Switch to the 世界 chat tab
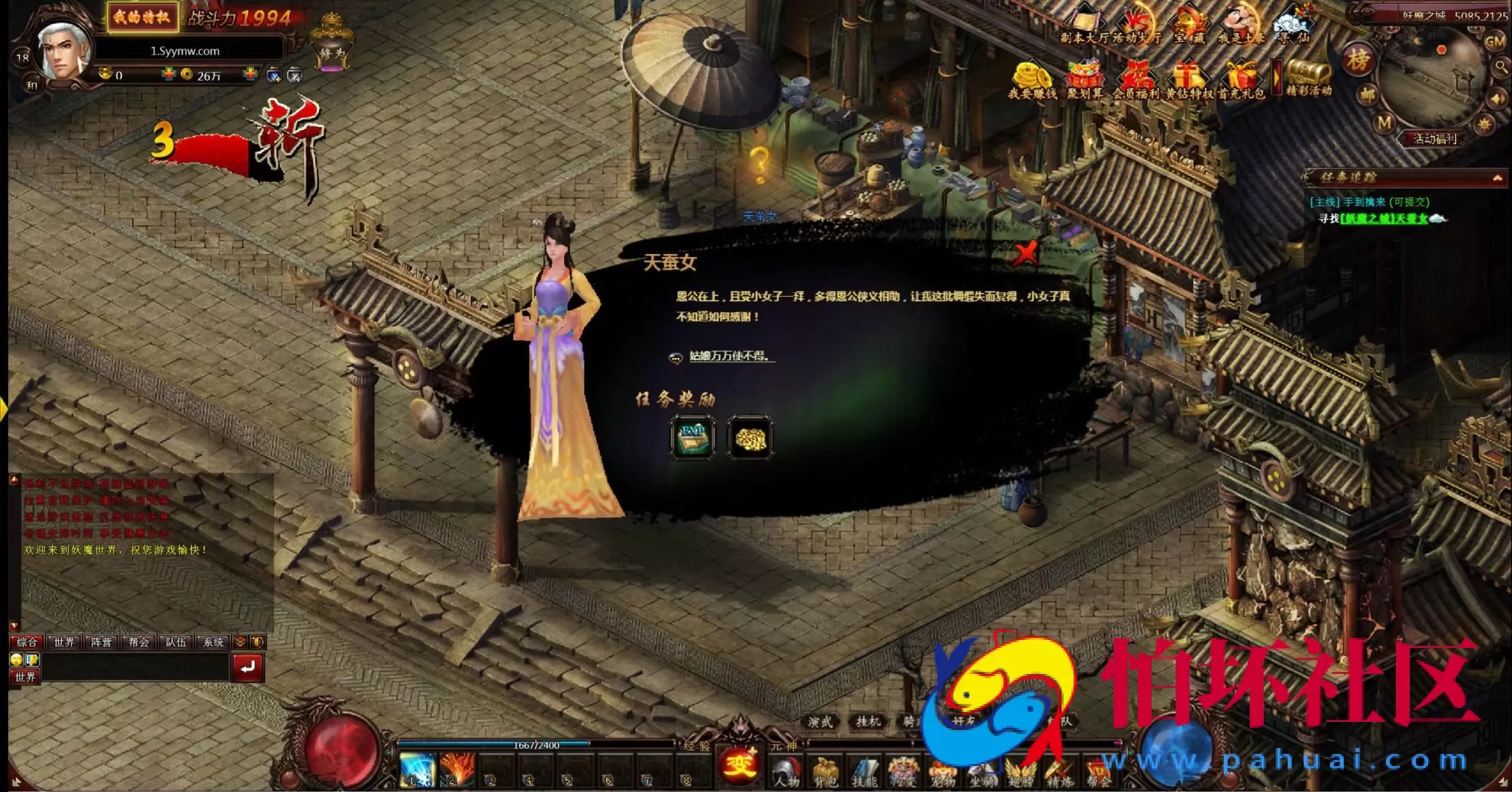The image size is (1512, 792). [63, 642]
